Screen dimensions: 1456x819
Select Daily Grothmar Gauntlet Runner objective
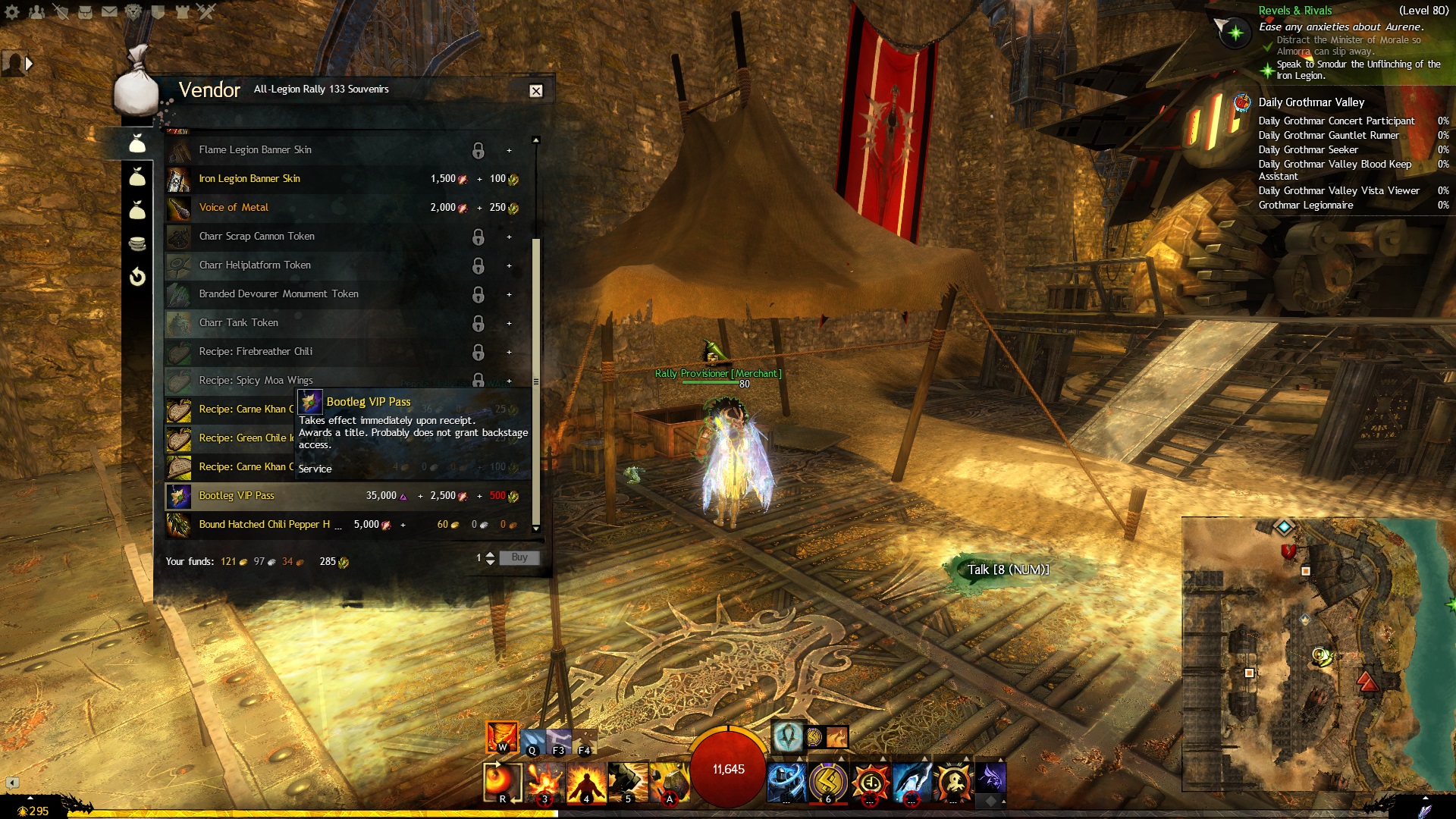point(1328,136)
